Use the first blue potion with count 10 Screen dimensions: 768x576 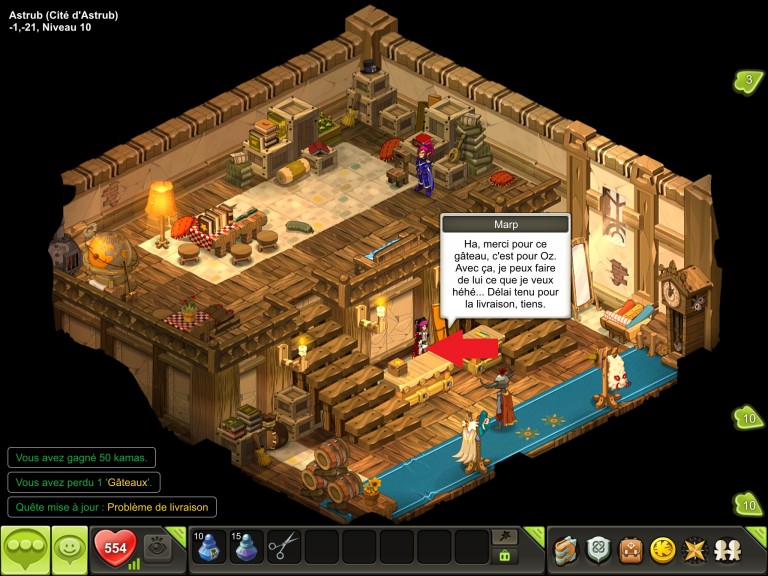point(209,546)
